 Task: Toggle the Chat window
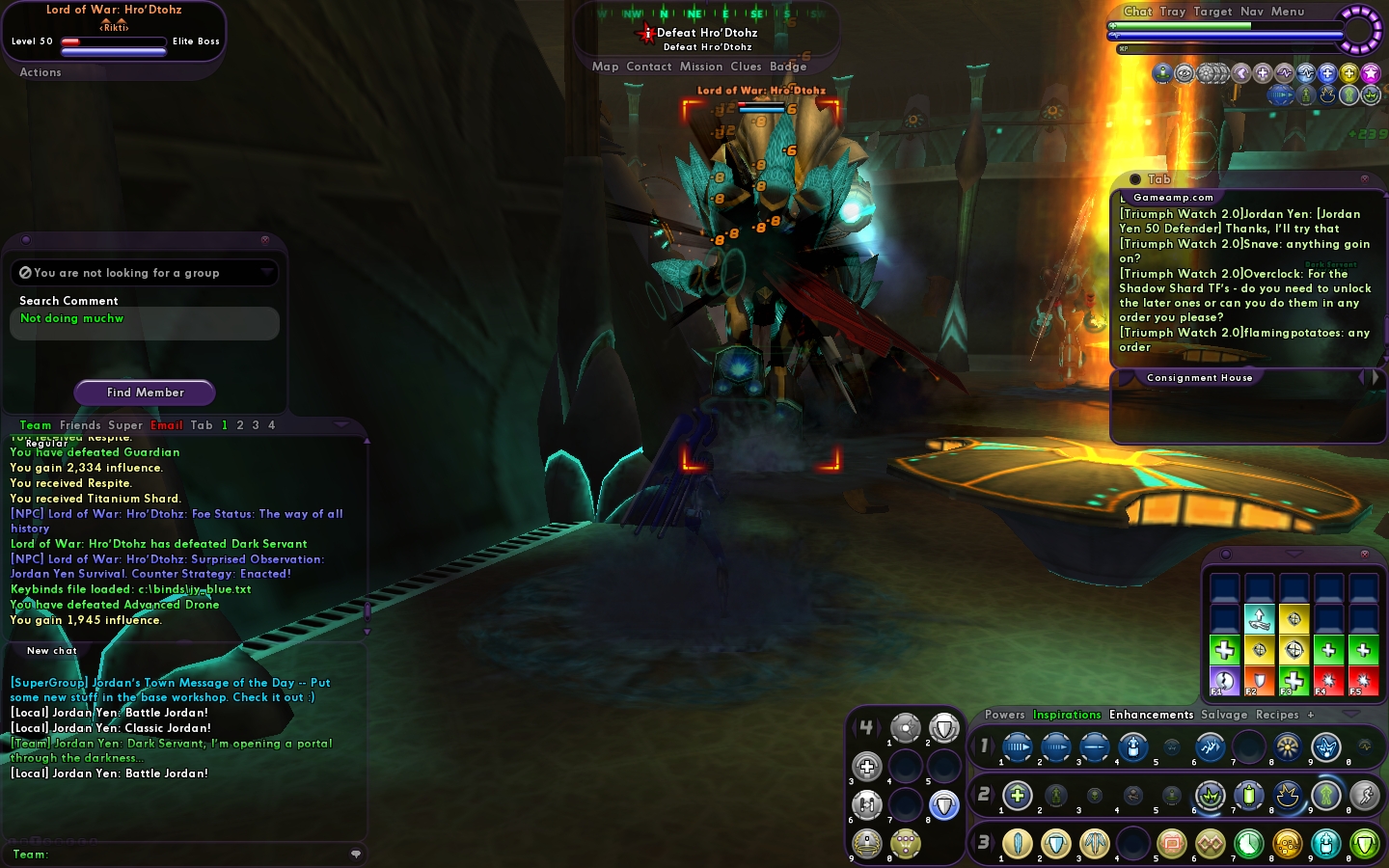(1137, 12)
